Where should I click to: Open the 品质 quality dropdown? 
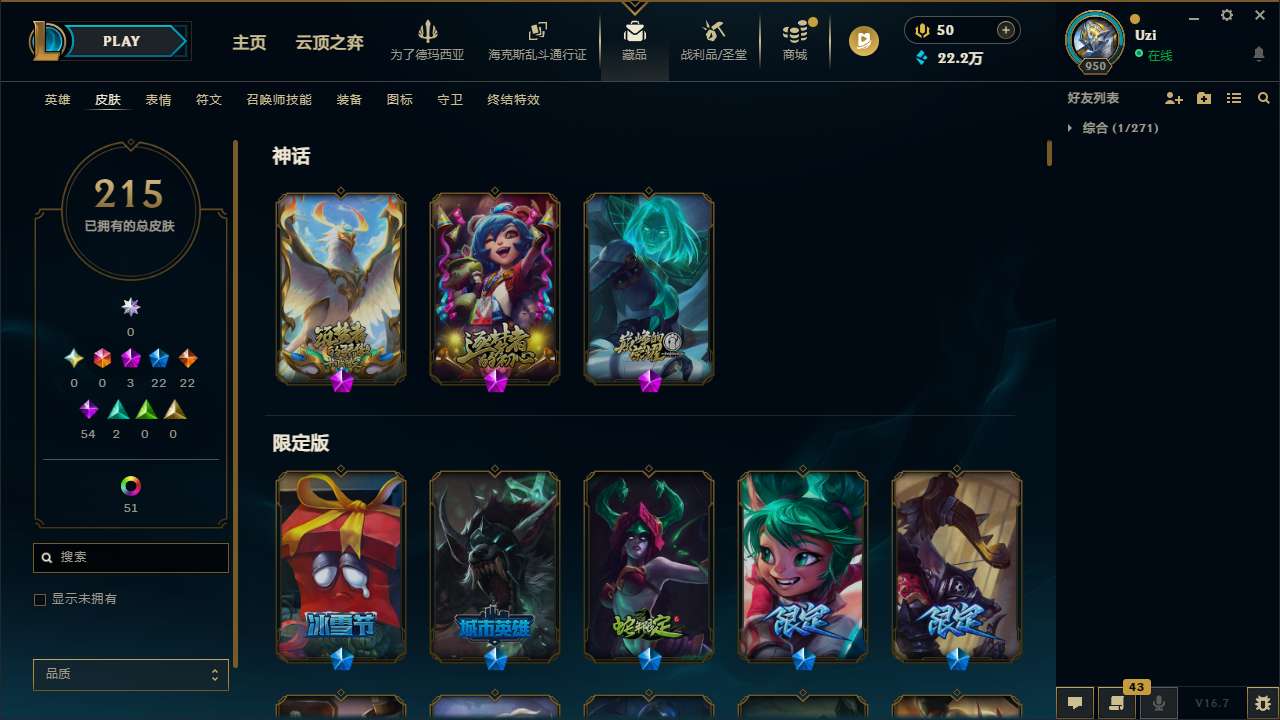pos(130,674)
